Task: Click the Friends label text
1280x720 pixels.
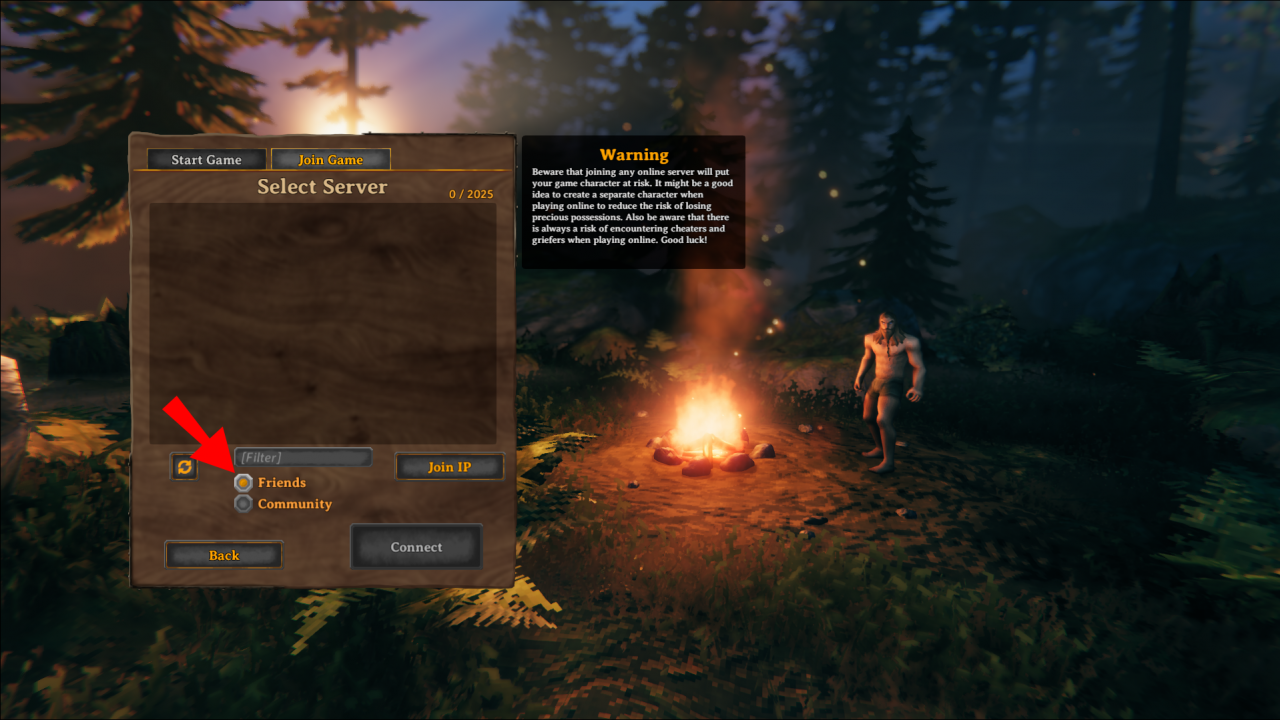Action: 281,482
